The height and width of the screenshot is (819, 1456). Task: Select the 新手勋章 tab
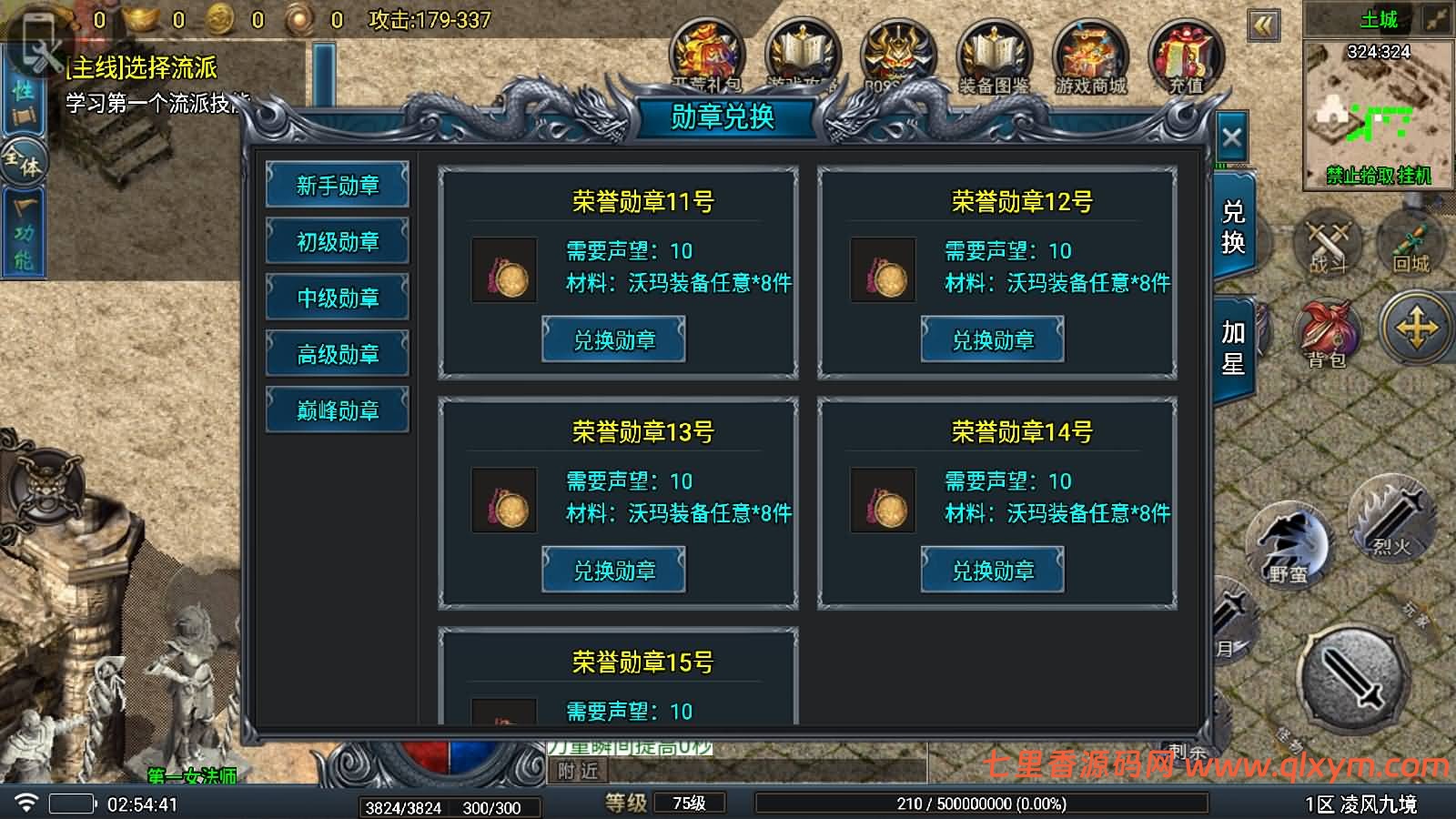pos(338,185)
